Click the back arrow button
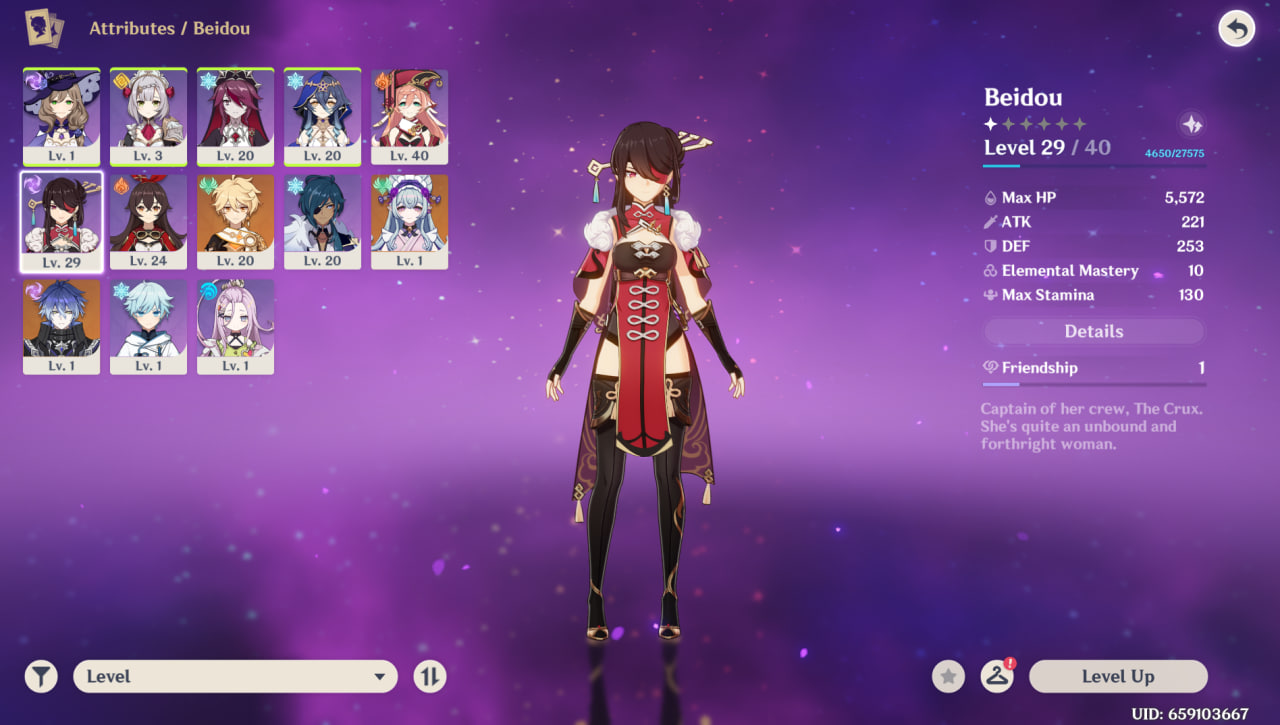The height and width of the screenshot is (725, 1280). pyautogui.click(x=1237, y=29)
